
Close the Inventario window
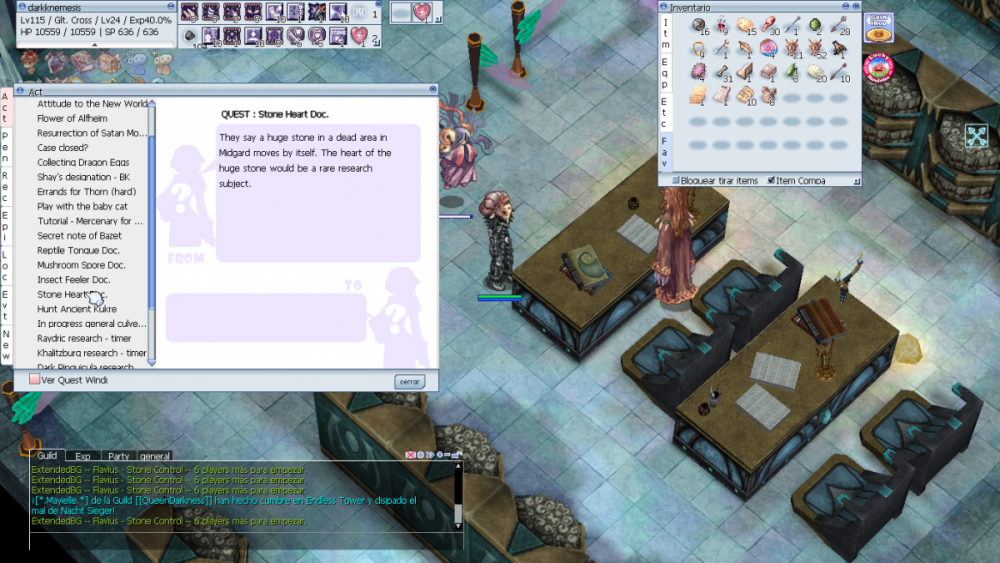855,7
